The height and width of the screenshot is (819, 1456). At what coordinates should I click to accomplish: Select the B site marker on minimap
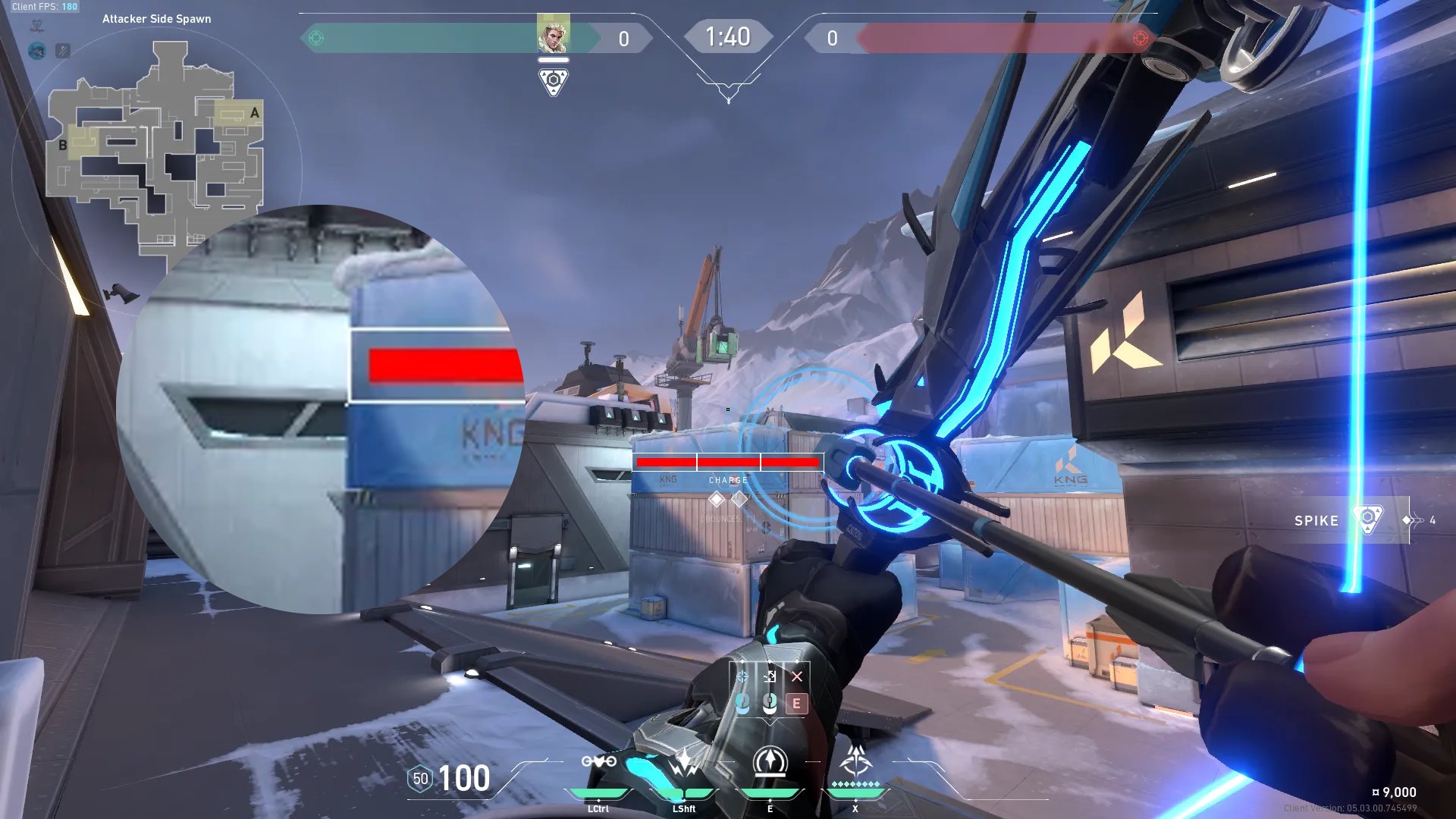pos(63,145)
